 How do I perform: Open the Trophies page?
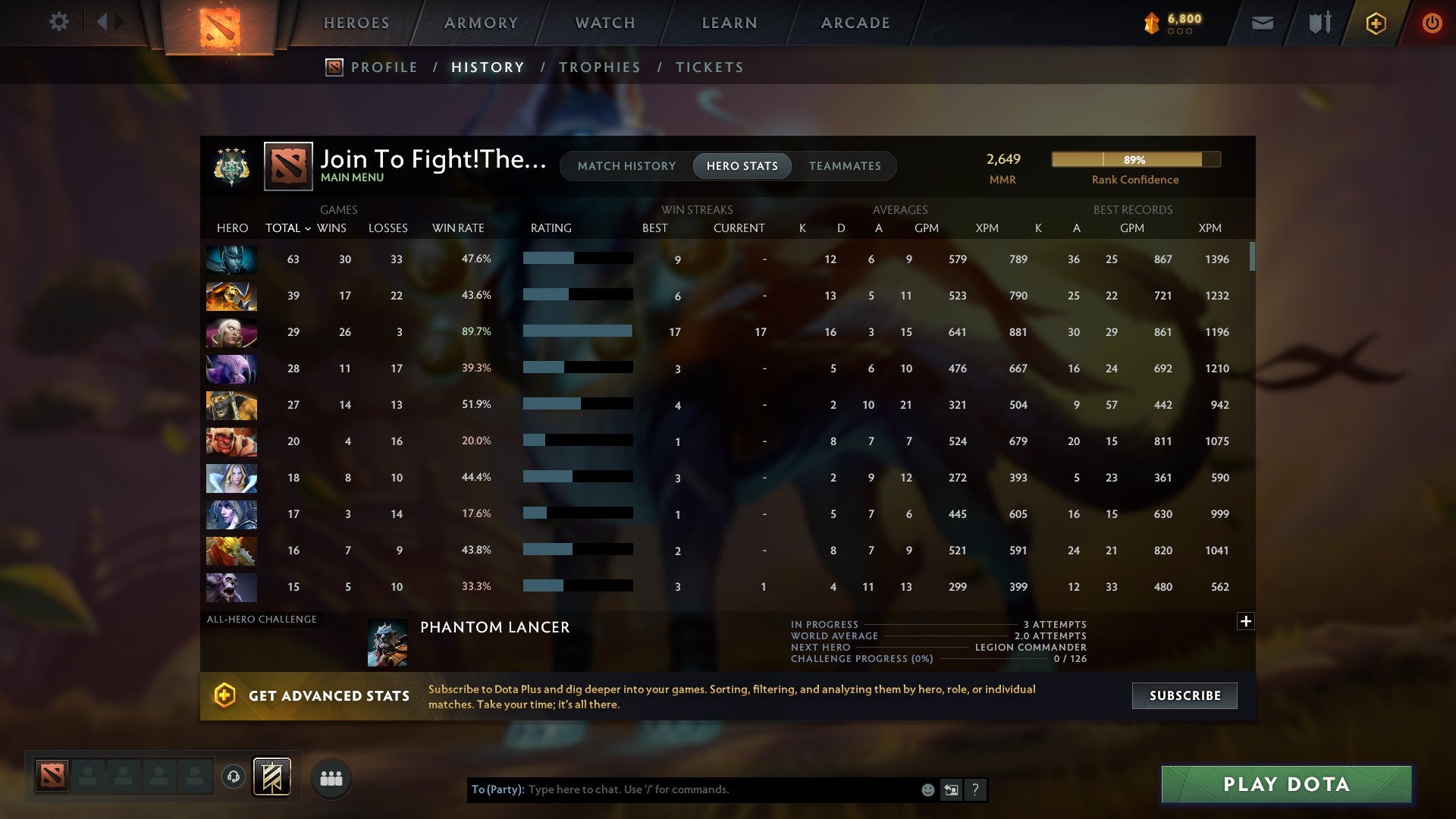(x=600, y=67)
